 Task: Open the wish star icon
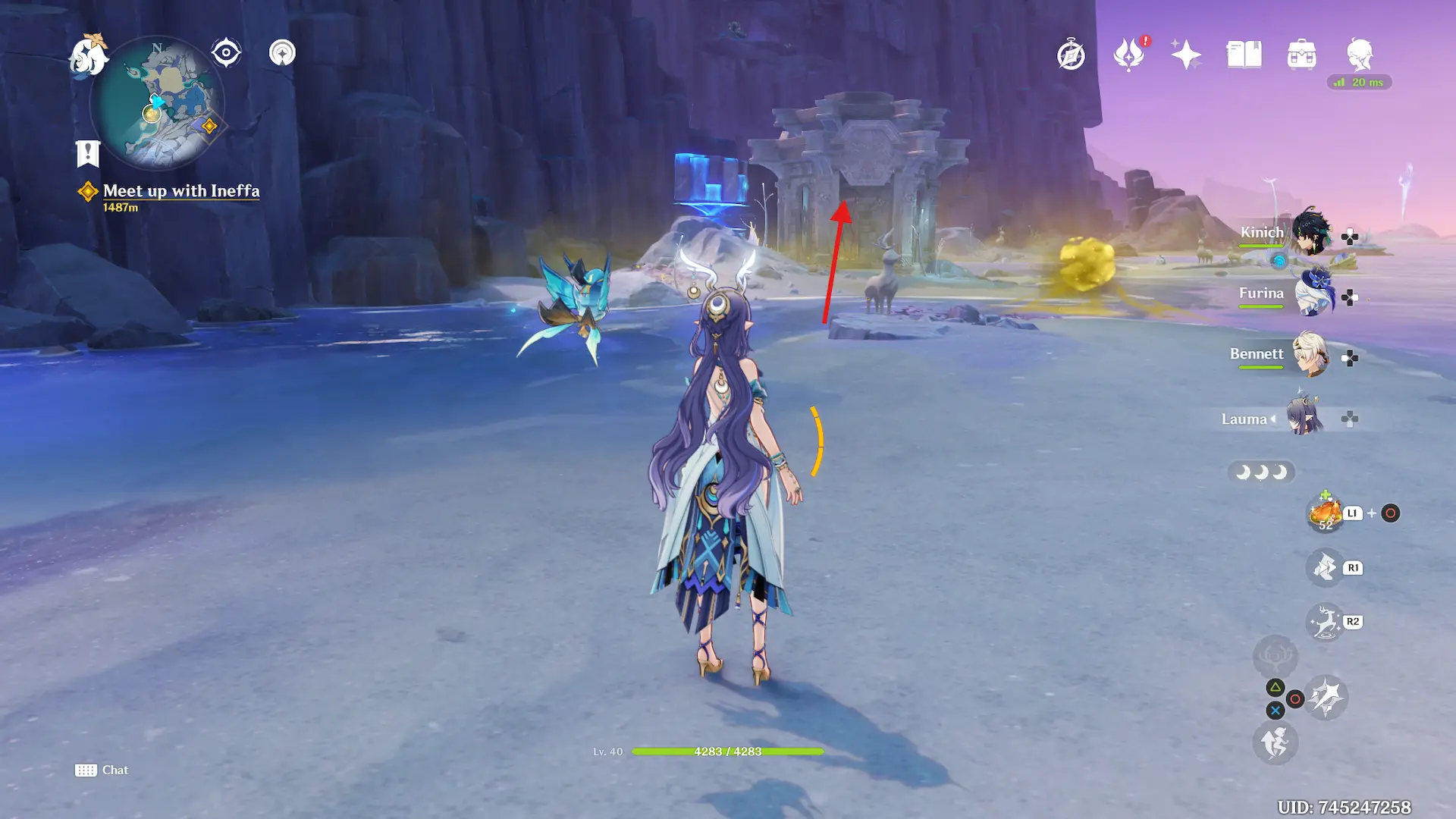[1186, 55]
